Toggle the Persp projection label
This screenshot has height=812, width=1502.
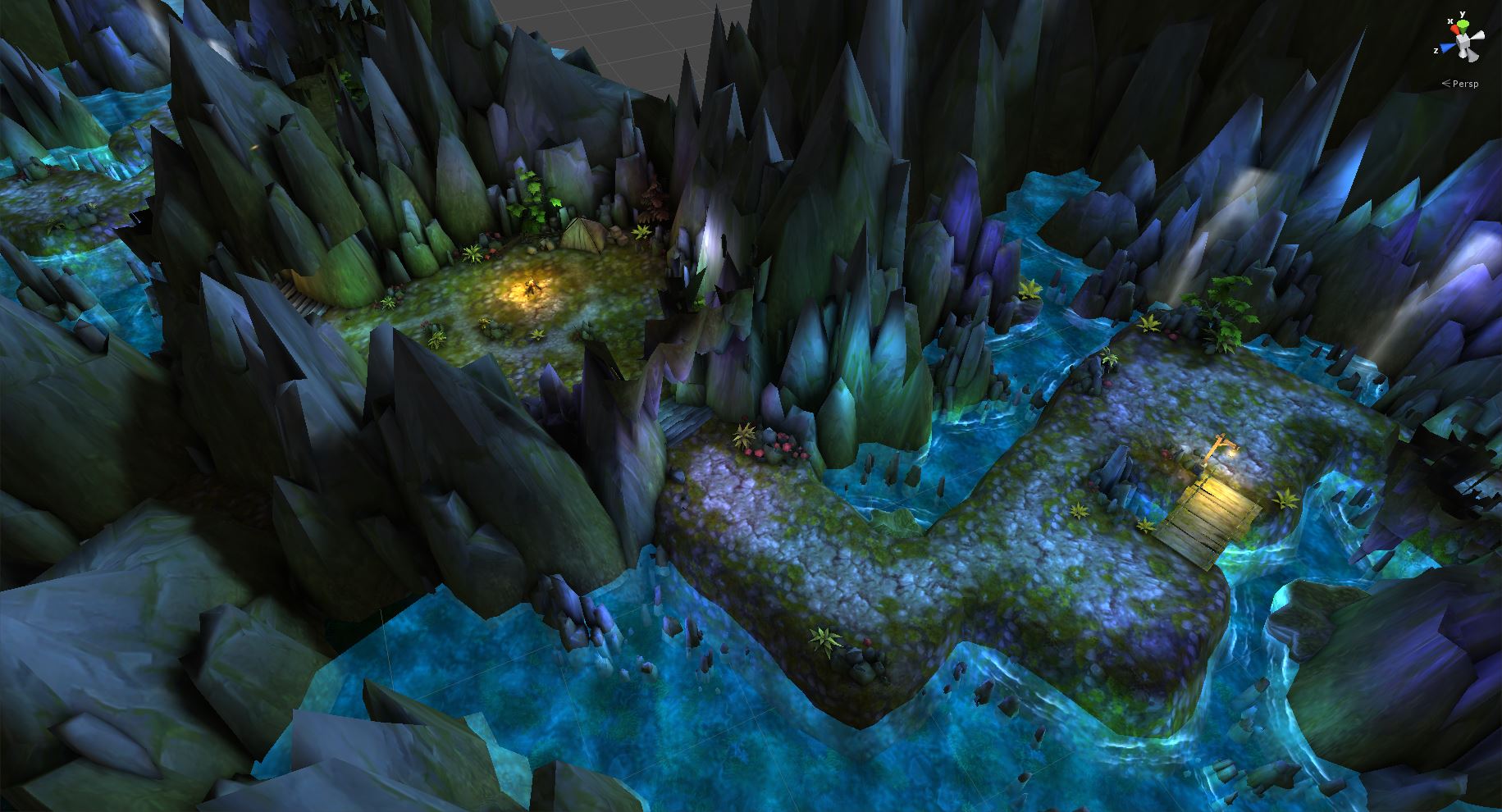[x=1464, y=84]
